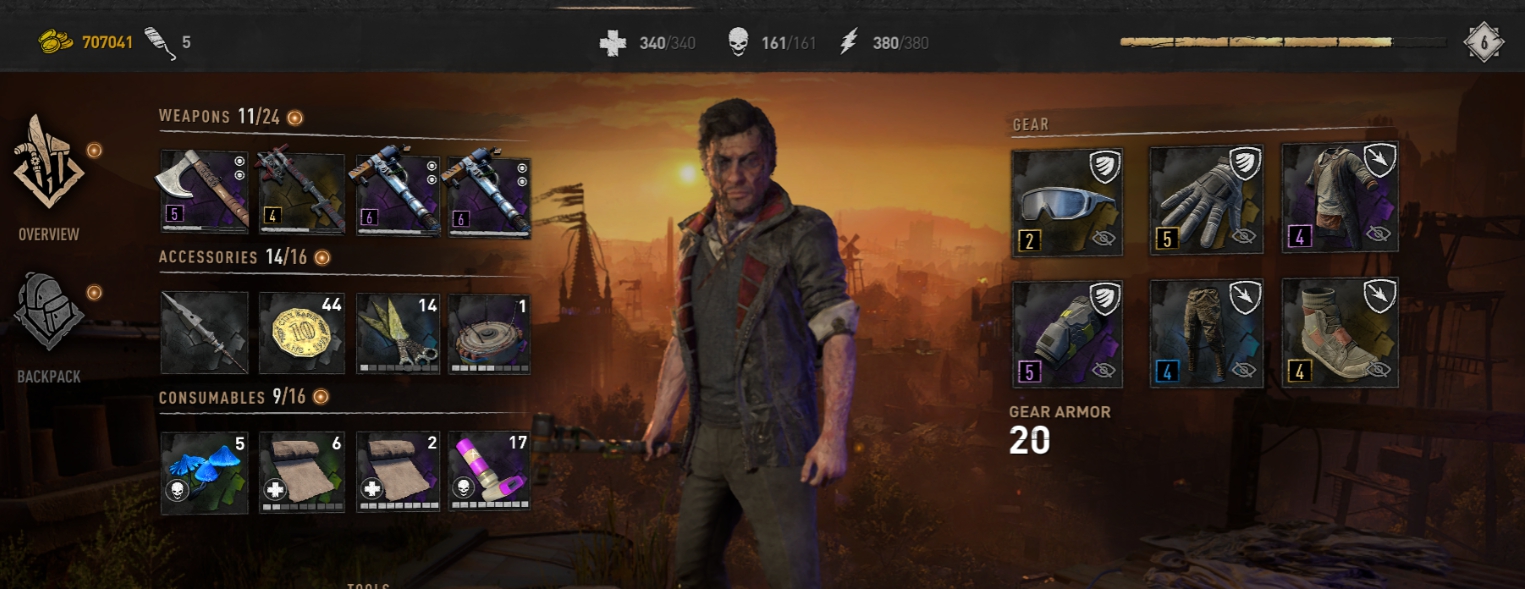Select the gloves gear slot
This screenshot has height=589, width=1525.
(x=1206, y=200)
